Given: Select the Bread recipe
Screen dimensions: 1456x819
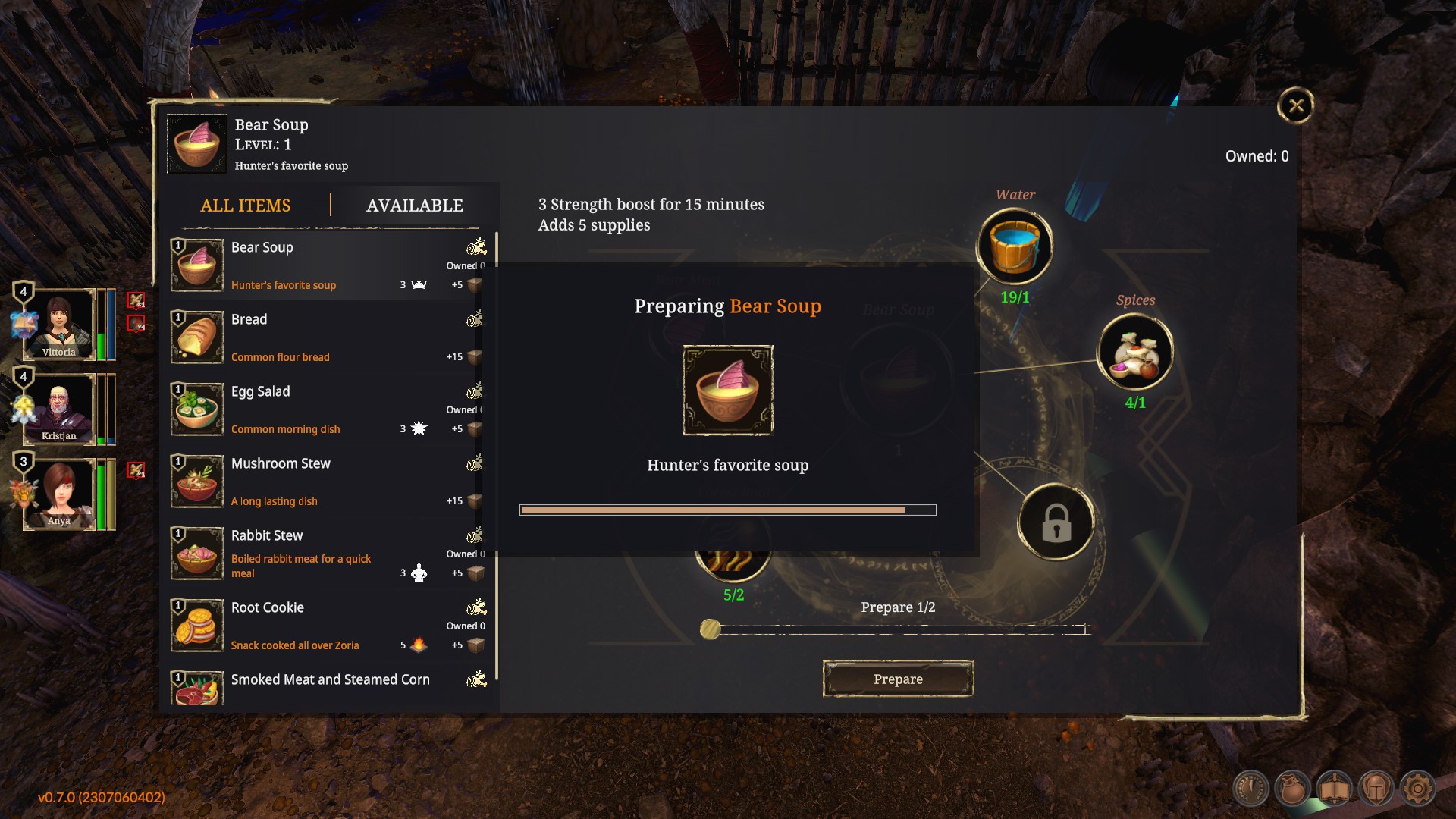Looking at the screenshot, I should (x=326, y=337).
